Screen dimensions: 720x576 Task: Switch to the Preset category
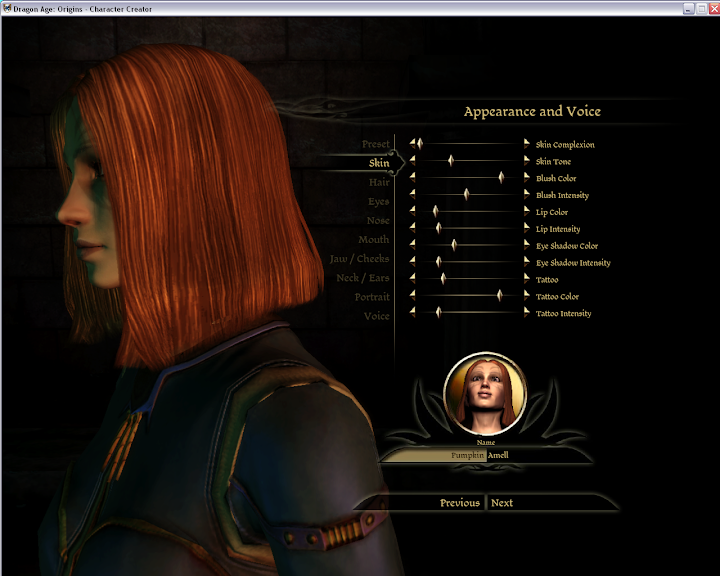point(376,145)
